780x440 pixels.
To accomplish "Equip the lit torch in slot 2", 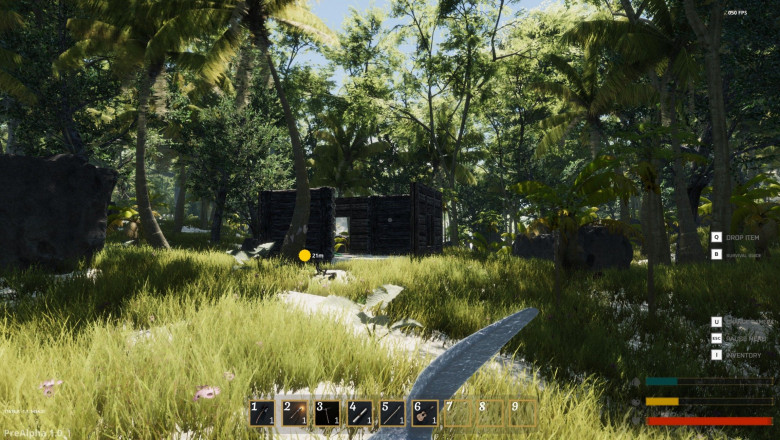I will click(294, 413).
